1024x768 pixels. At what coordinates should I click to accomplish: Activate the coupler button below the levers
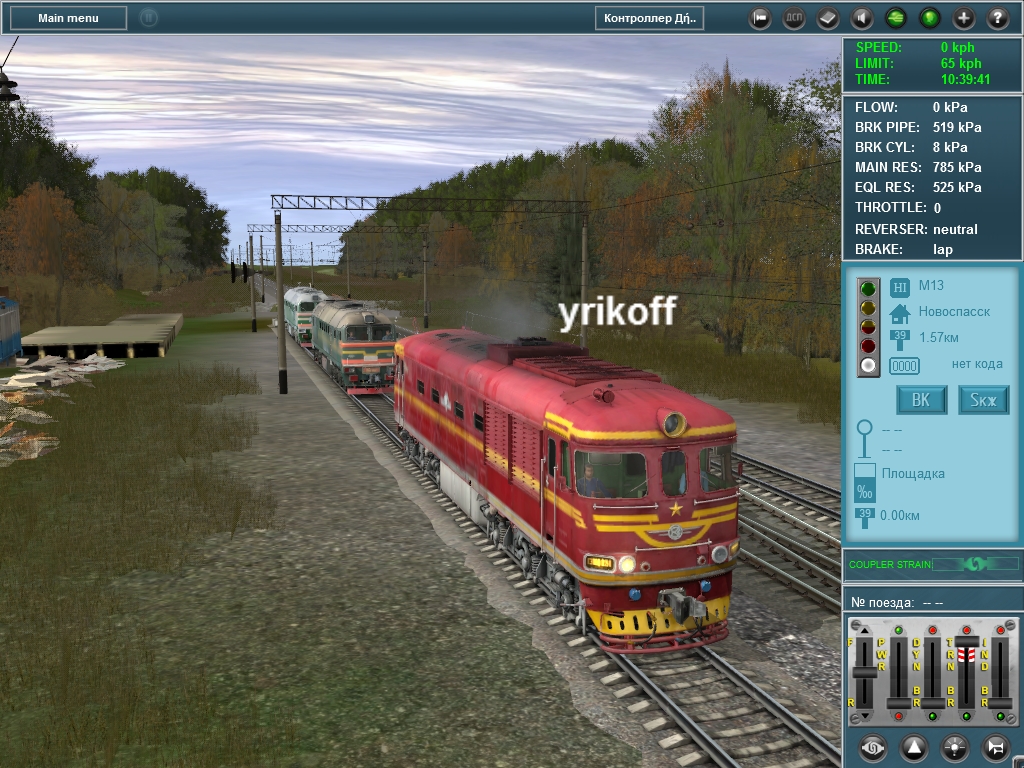[x=873, y=747]
